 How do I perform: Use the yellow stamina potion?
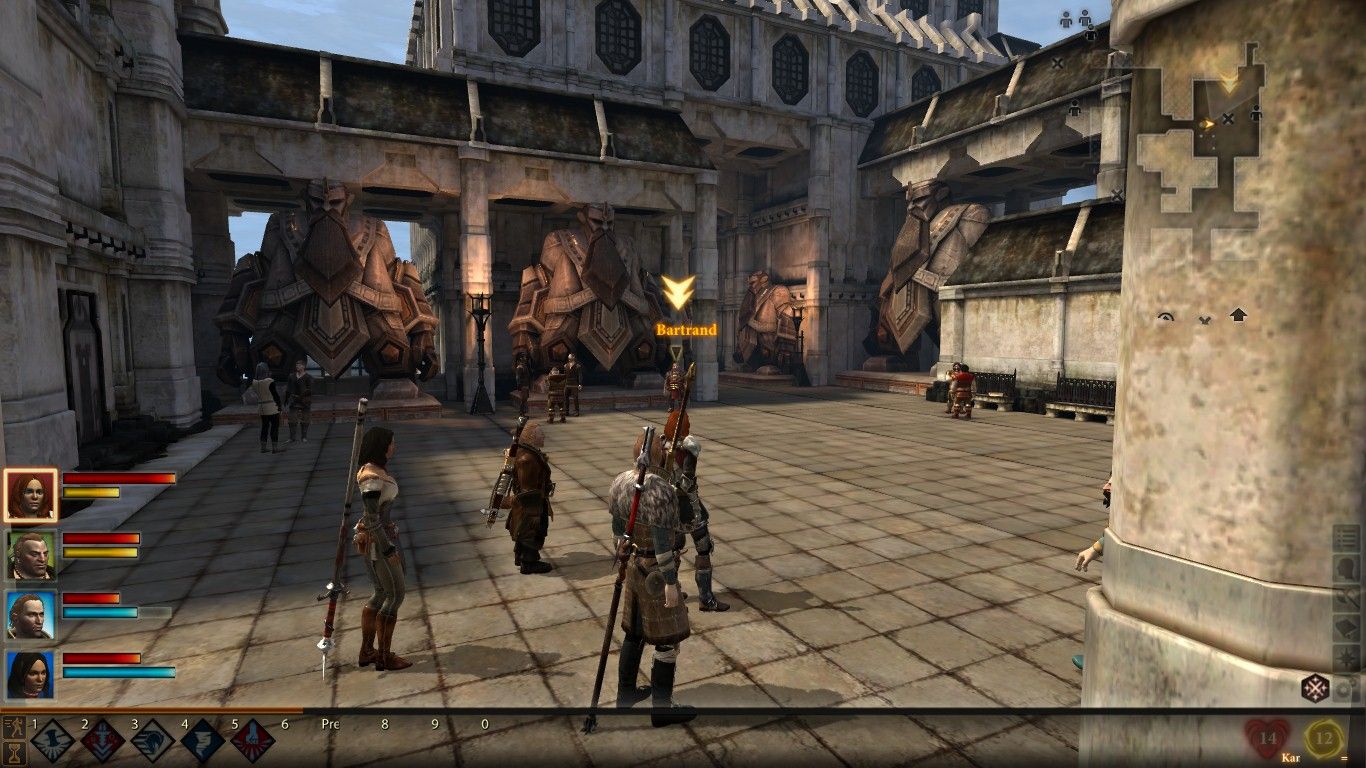[1324, 740]
